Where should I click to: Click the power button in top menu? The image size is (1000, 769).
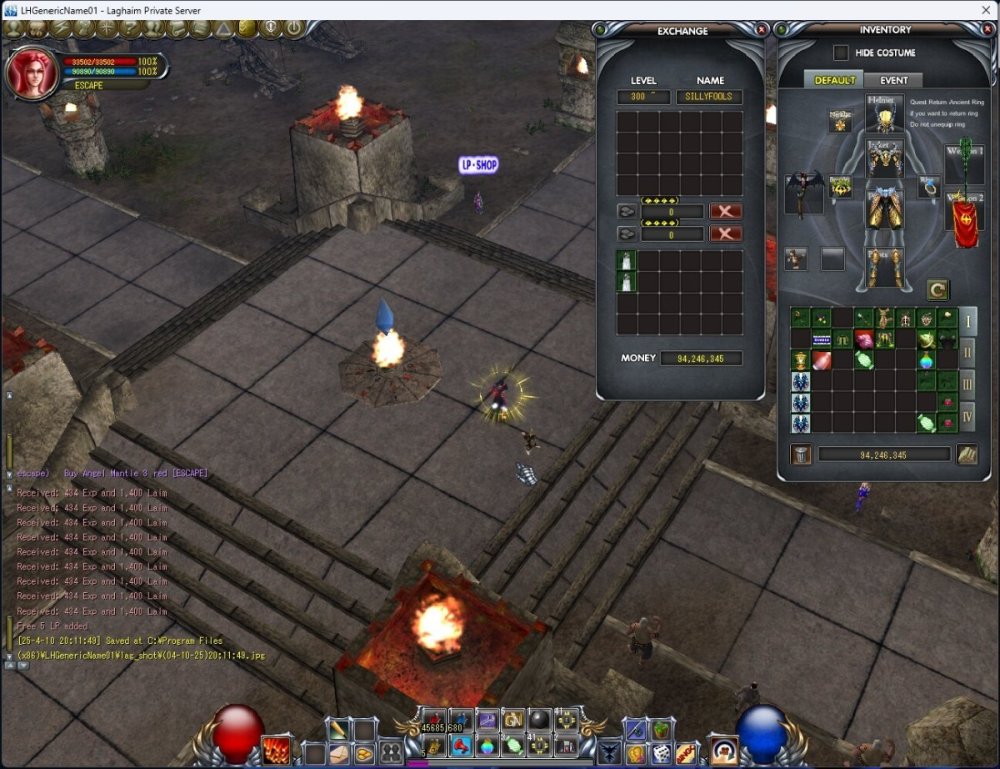tap(295, 28)
